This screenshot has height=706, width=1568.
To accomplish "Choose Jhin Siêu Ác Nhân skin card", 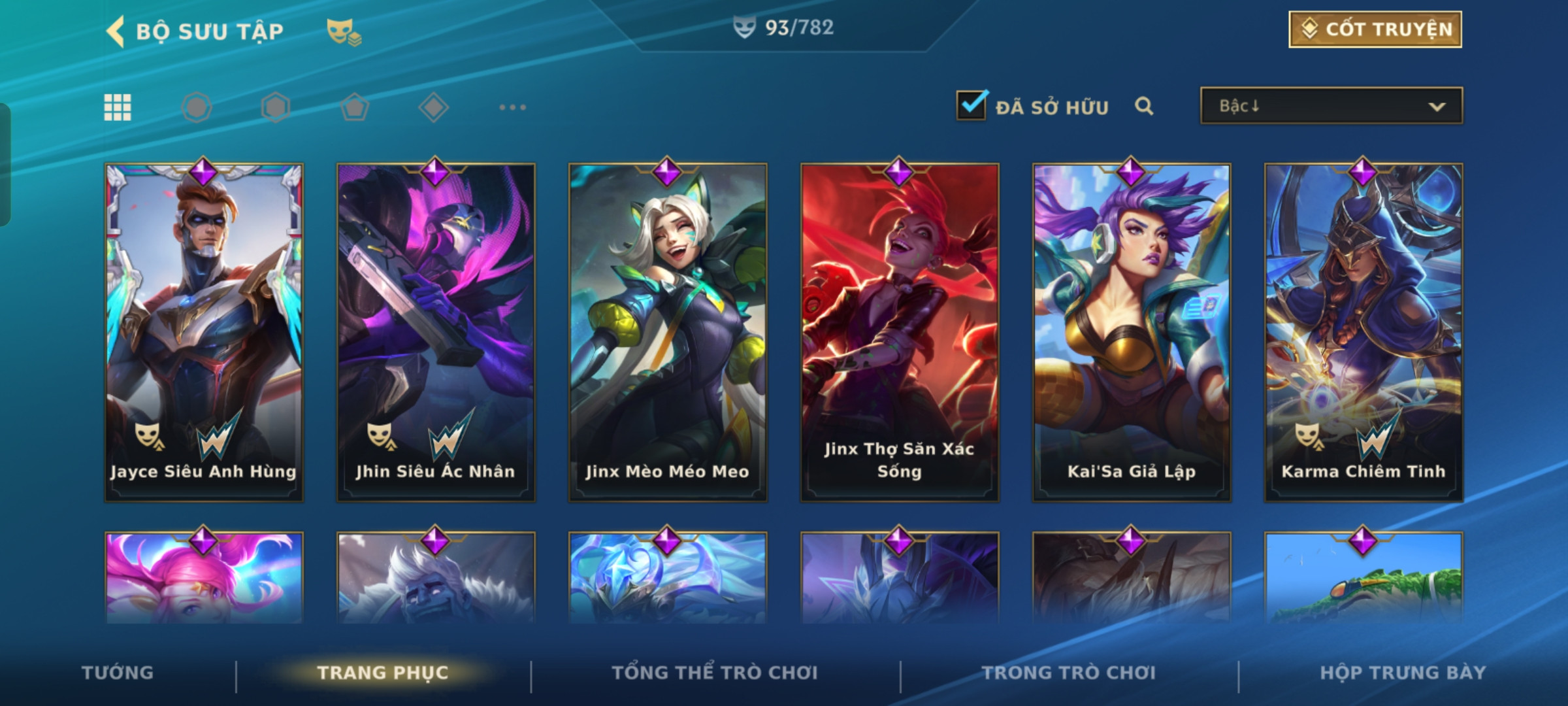I will (436, 332).
